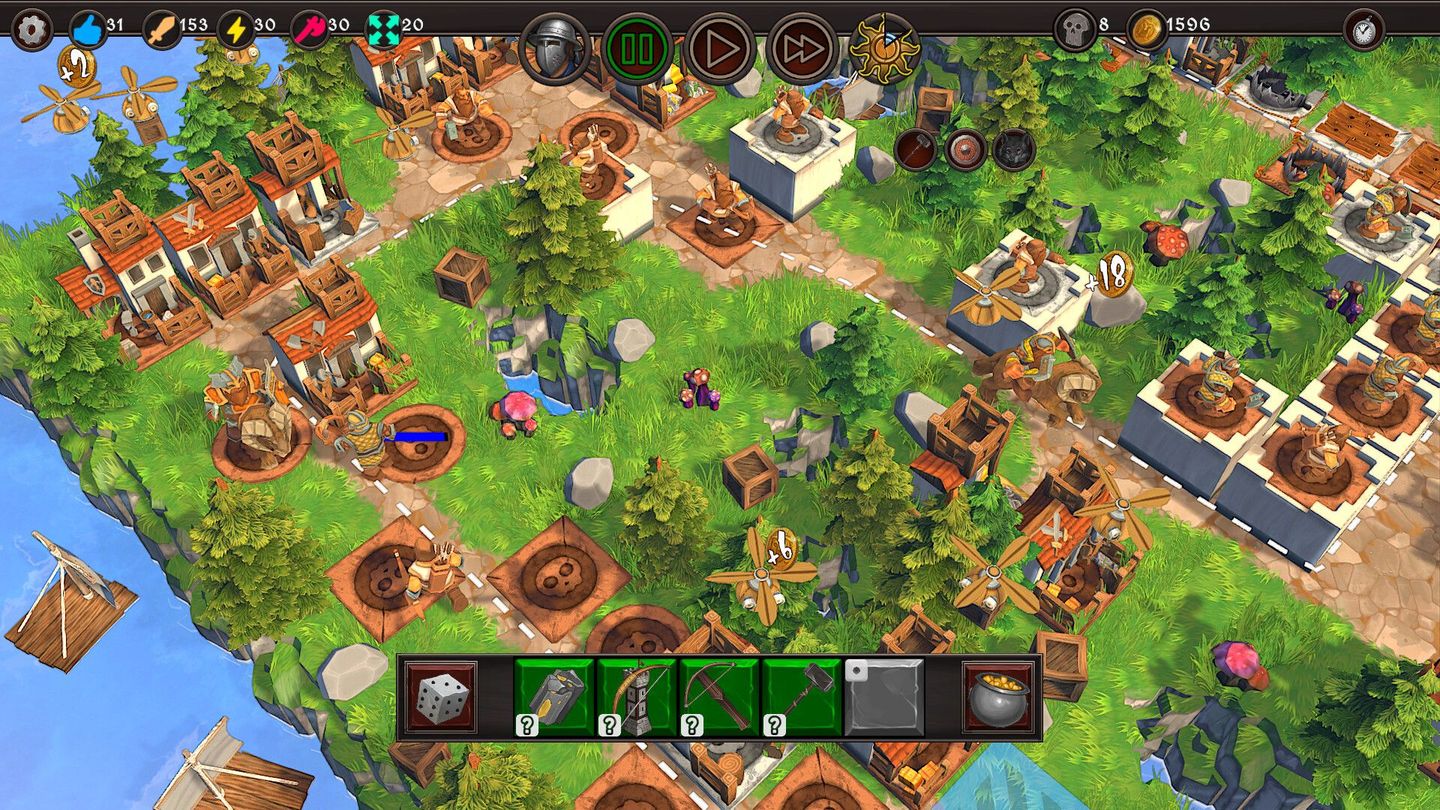This screenshot has width=1440, height=810.
Task: Click the round shield icon near the wolf
Action: 964,150
